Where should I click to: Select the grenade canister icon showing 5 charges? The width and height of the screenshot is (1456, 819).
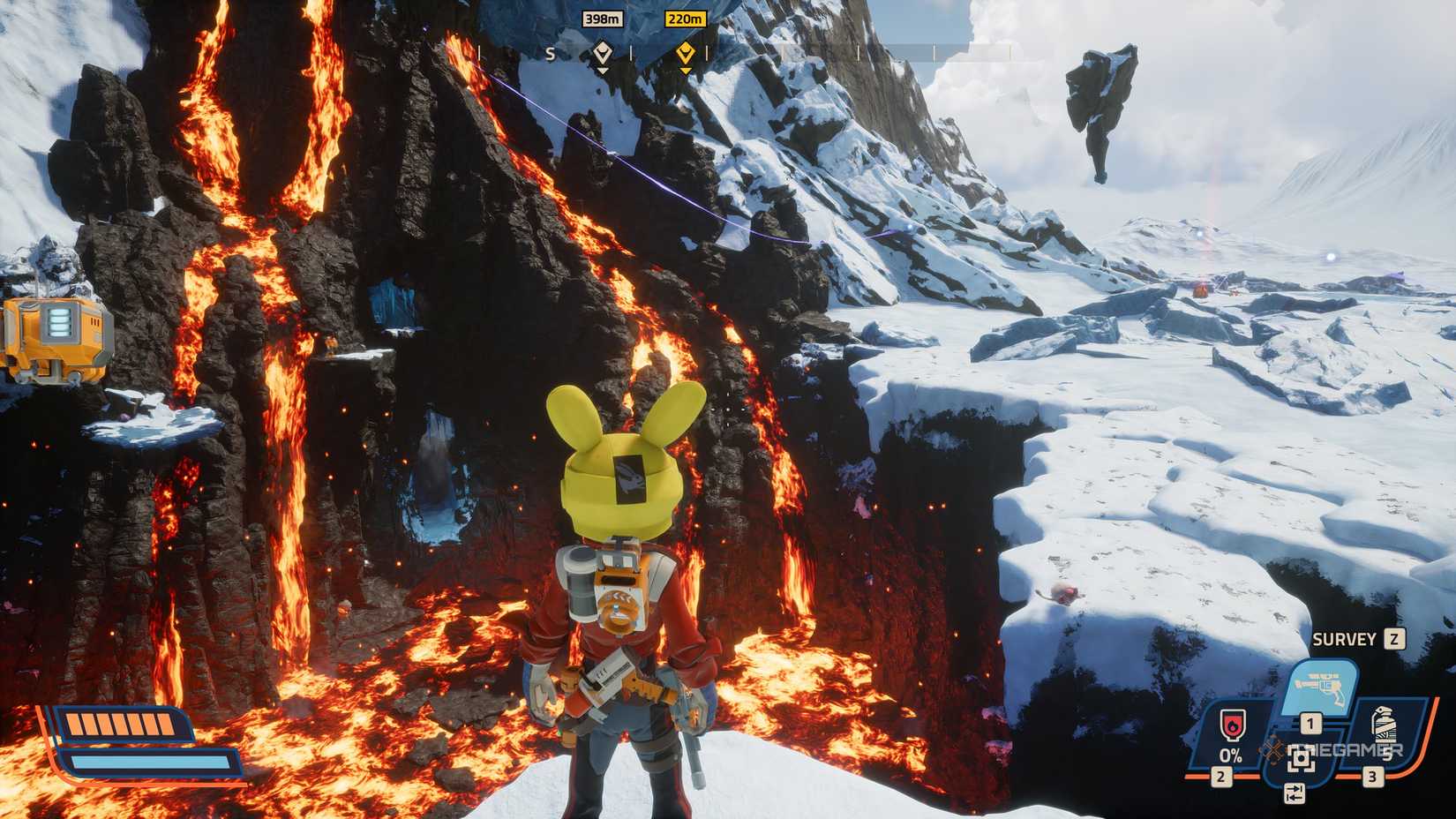click(x=1385, y=725)
